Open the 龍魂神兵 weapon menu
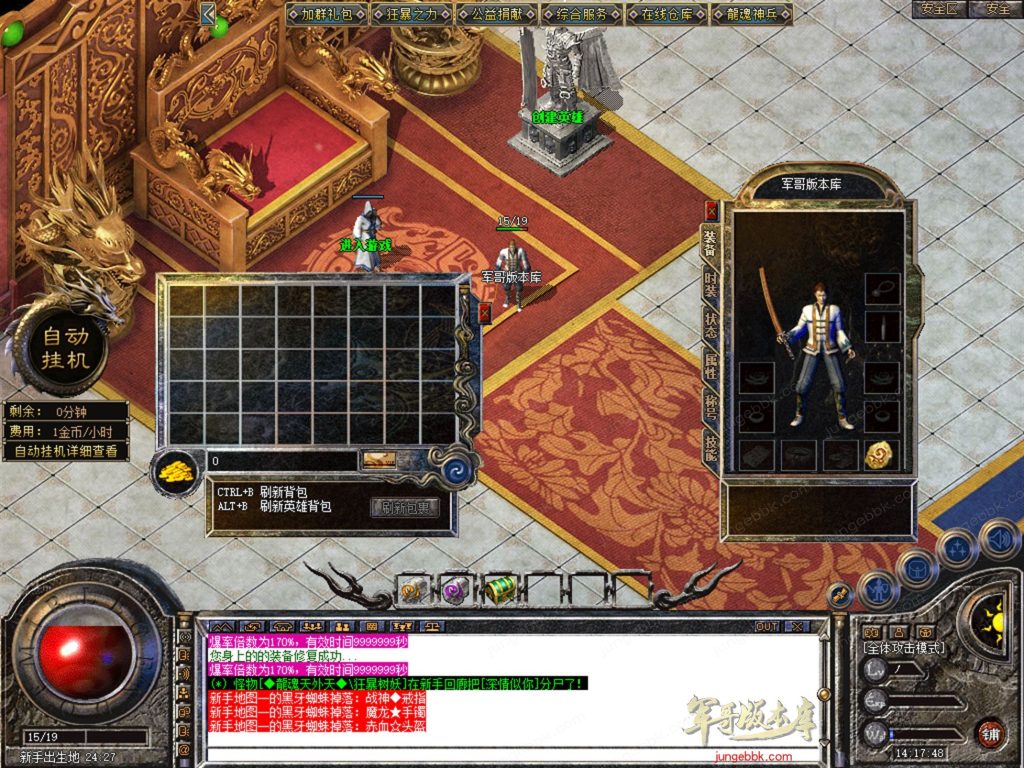 coord(752,14)
